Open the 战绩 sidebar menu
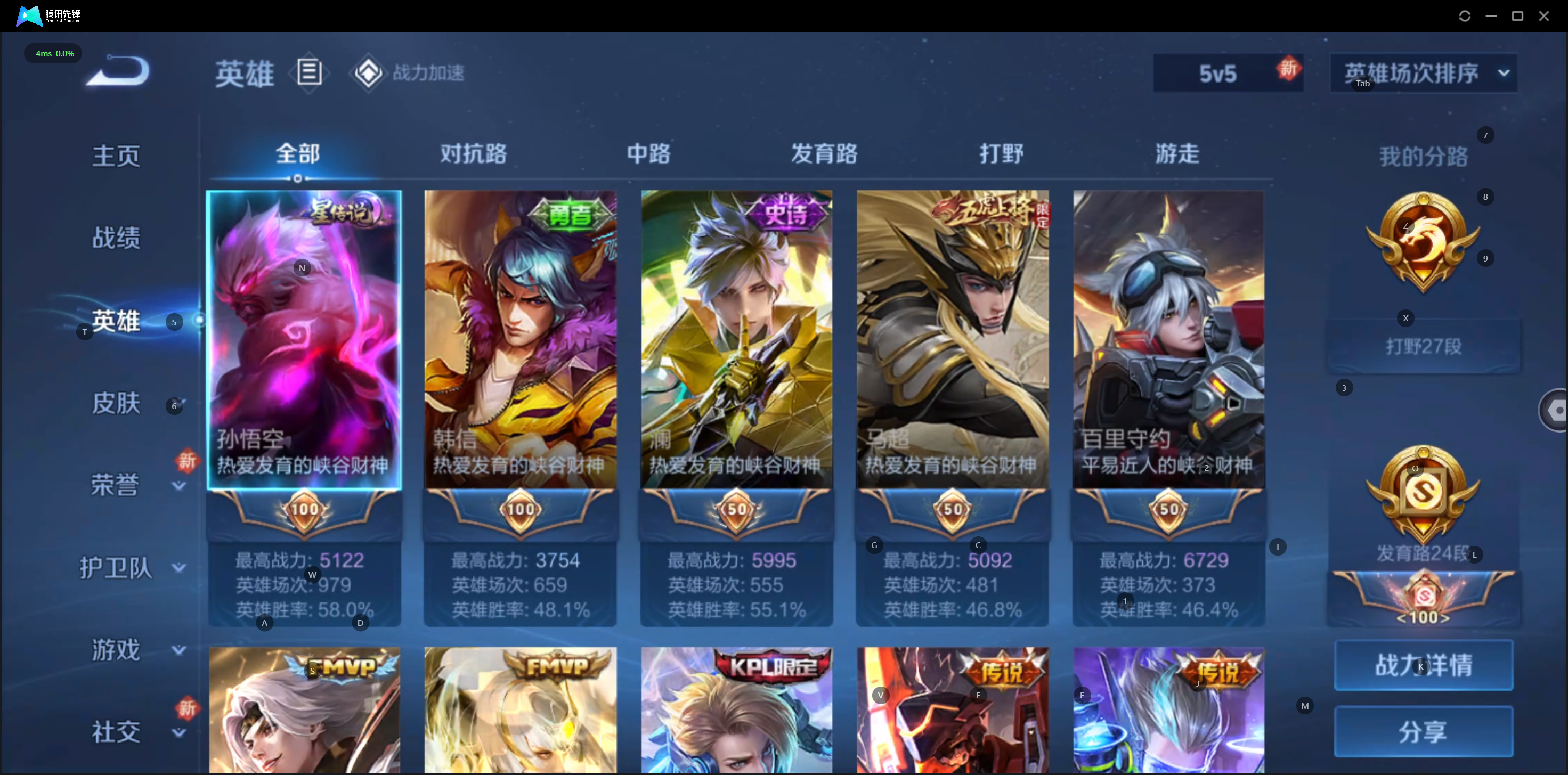Image resolution: width=1568 pixels, height=775 pixels. (x=116, y=238)
